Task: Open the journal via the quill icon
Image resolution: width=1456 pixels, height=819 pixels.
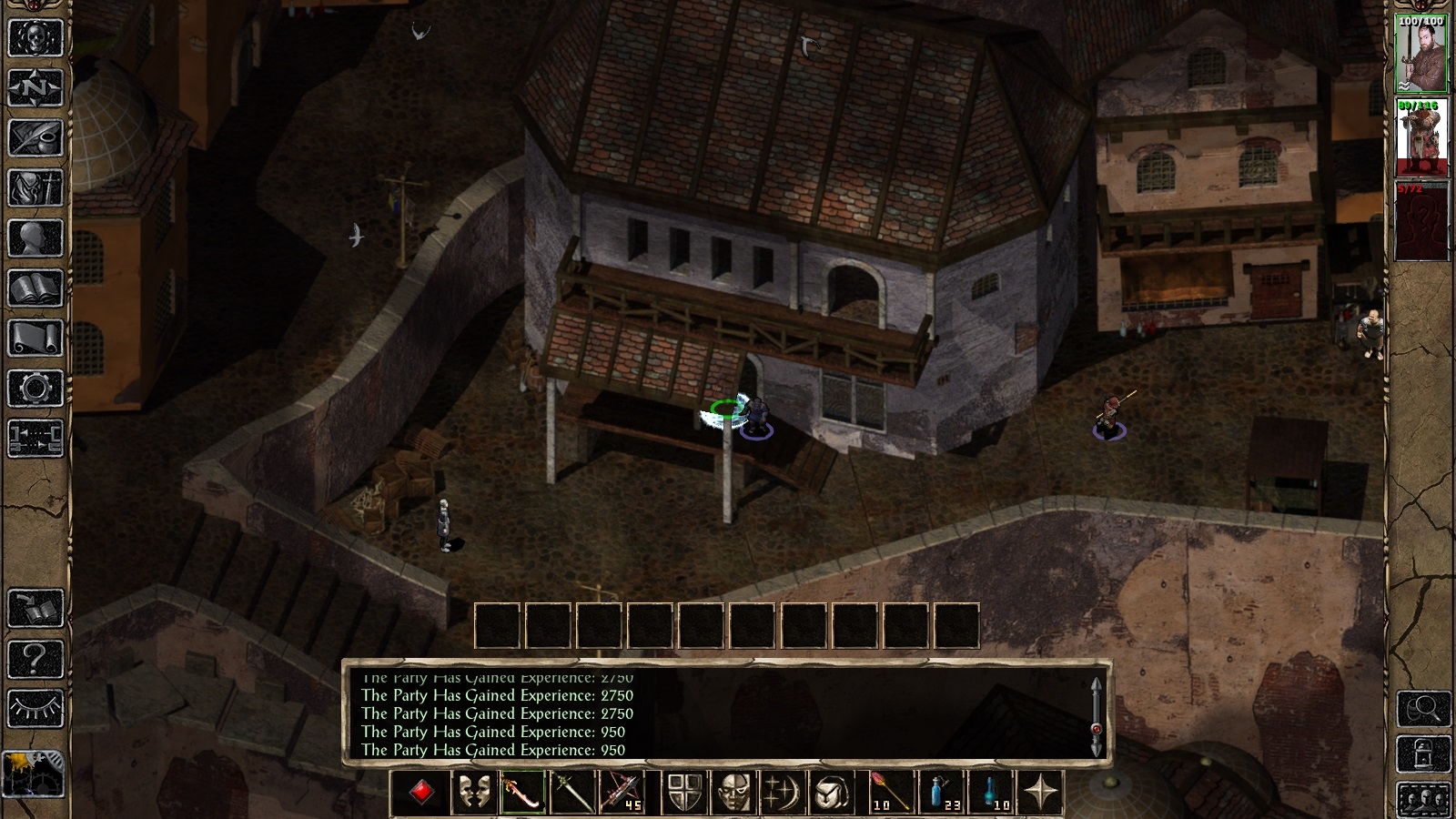Action: tap(35, 139)
